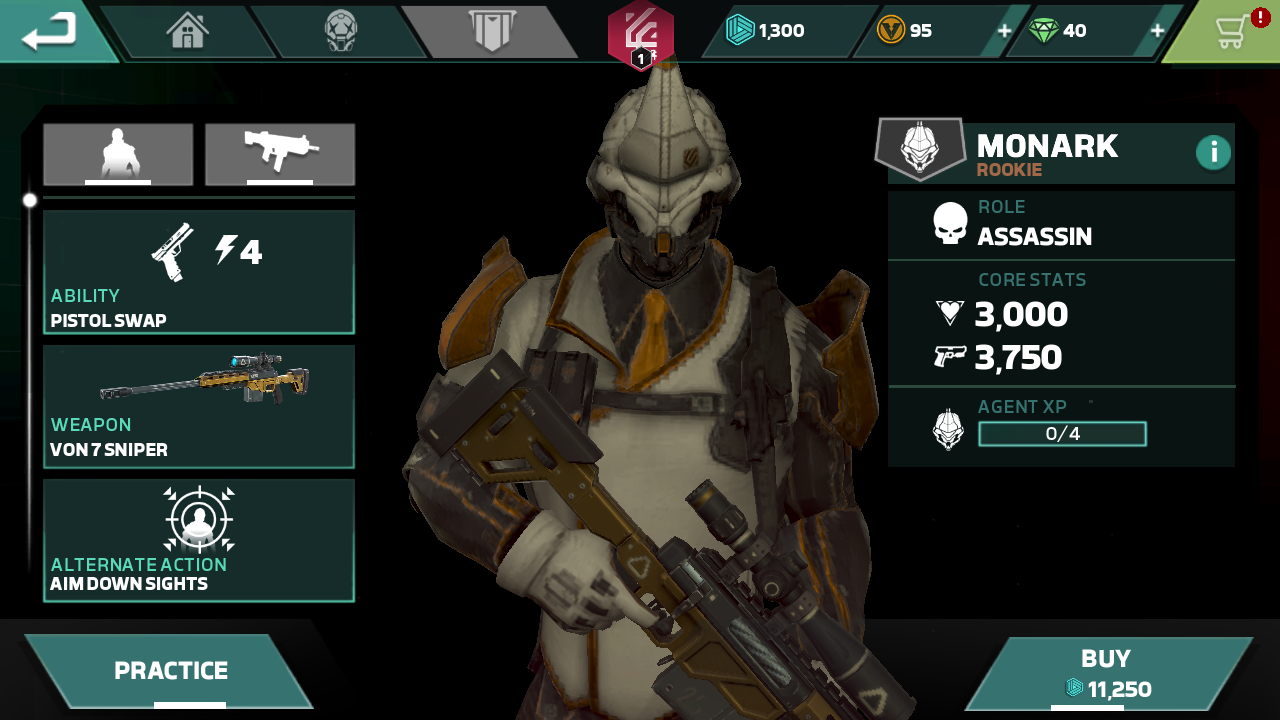Show Monark's info details
The height and width of the screenshot is (720, 1280).
(x=1213, y=152)
